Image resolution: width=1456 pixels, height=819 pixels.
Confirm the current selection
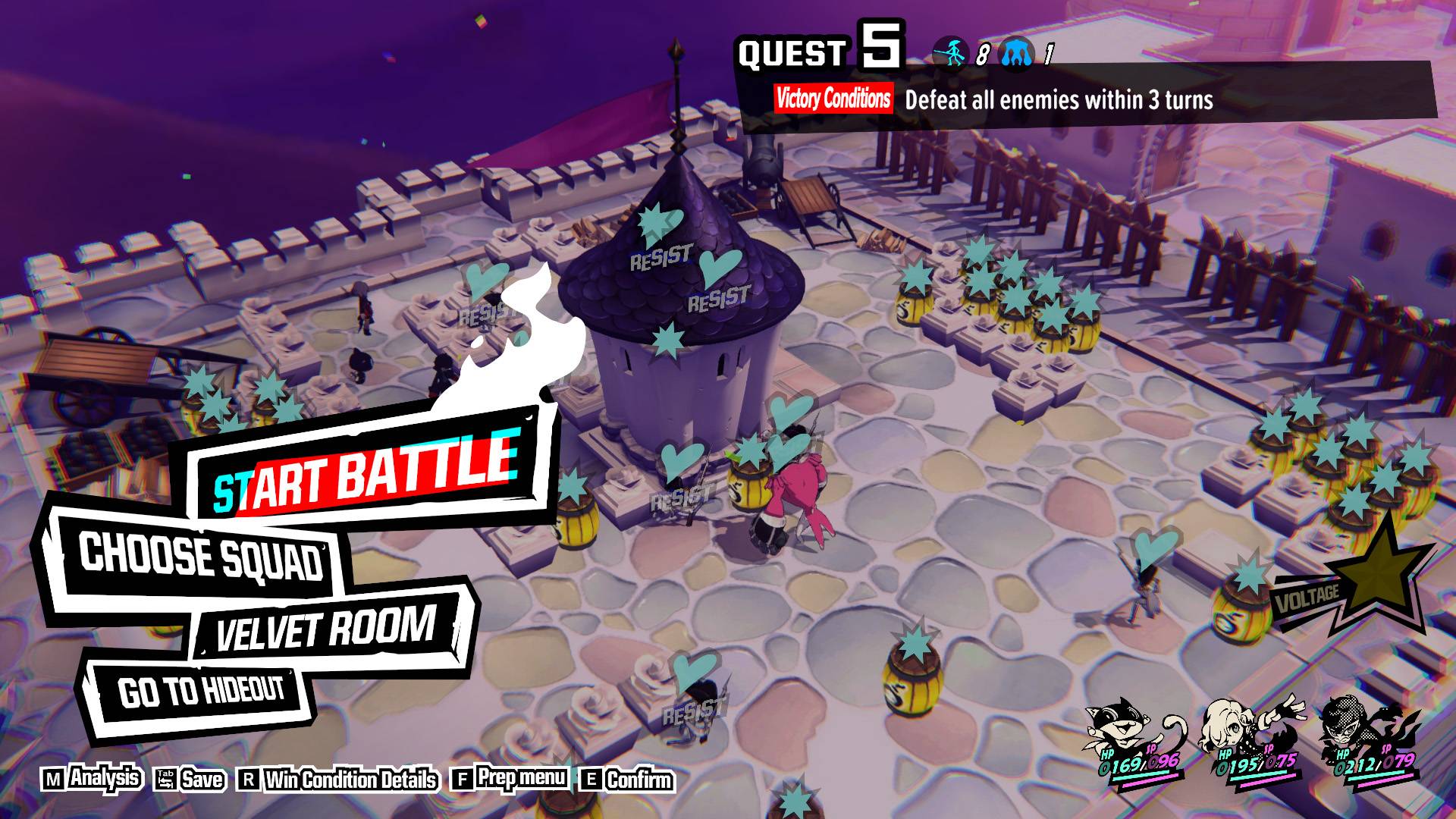tap(627, 780)
